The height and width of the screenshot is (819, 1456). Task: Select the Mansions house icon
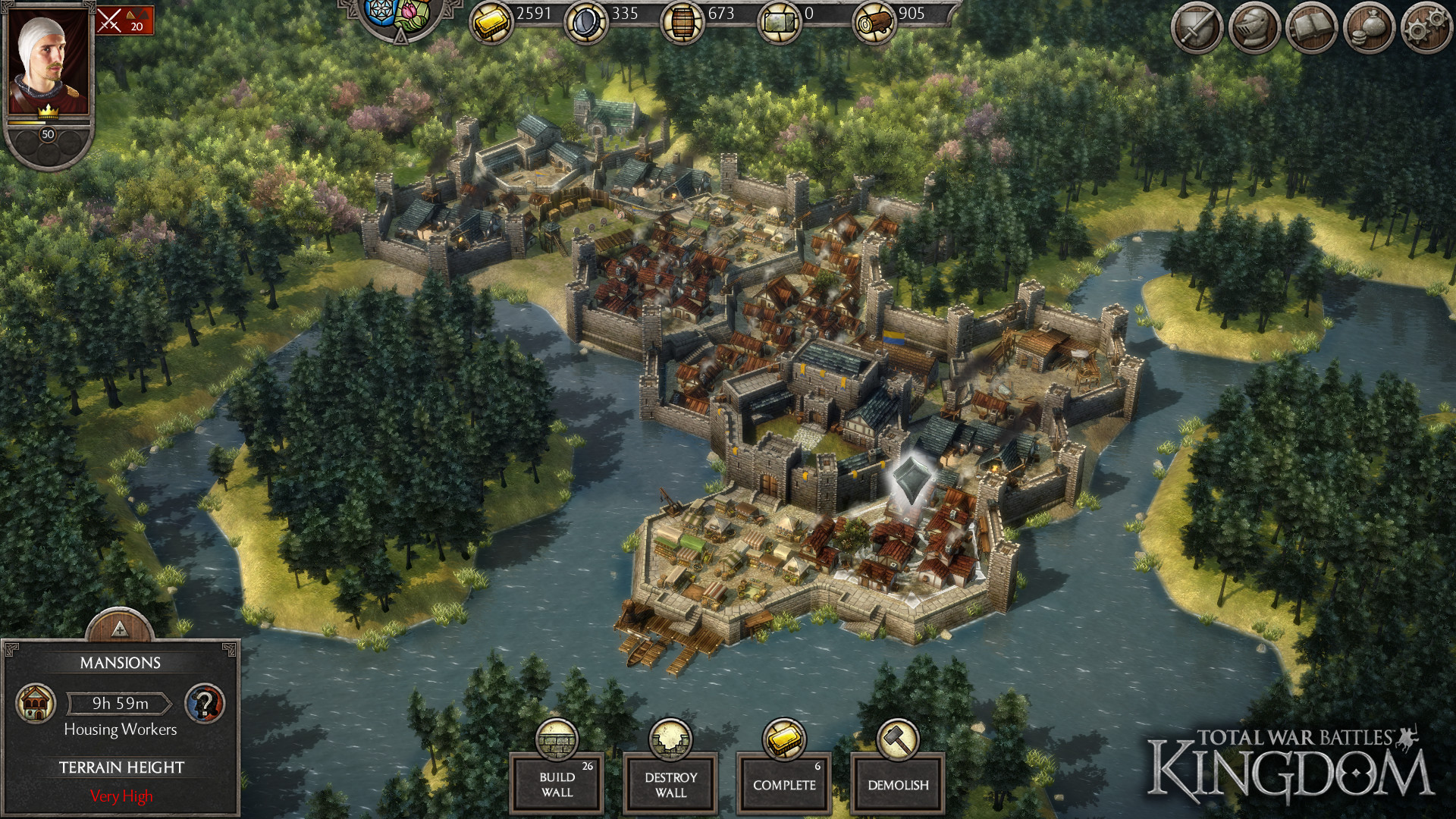coord(36,703)
